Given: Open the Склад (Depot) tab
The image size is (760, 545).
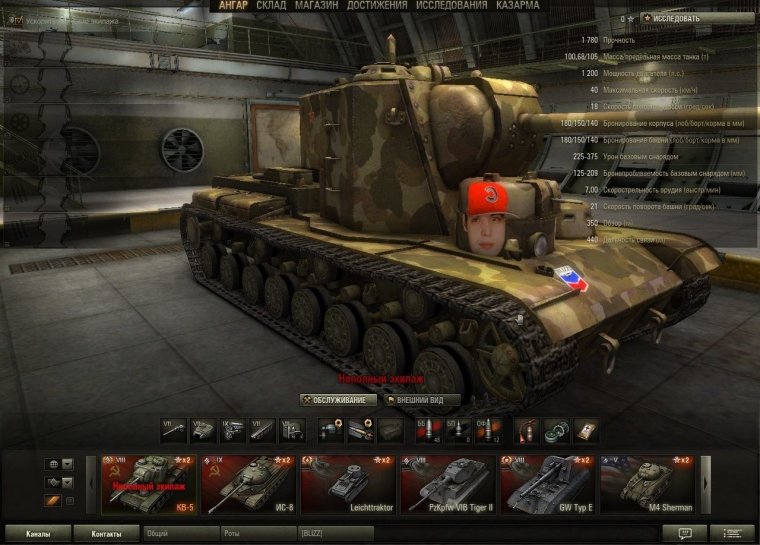Looking at the screenshot, I should click(271, 6).
